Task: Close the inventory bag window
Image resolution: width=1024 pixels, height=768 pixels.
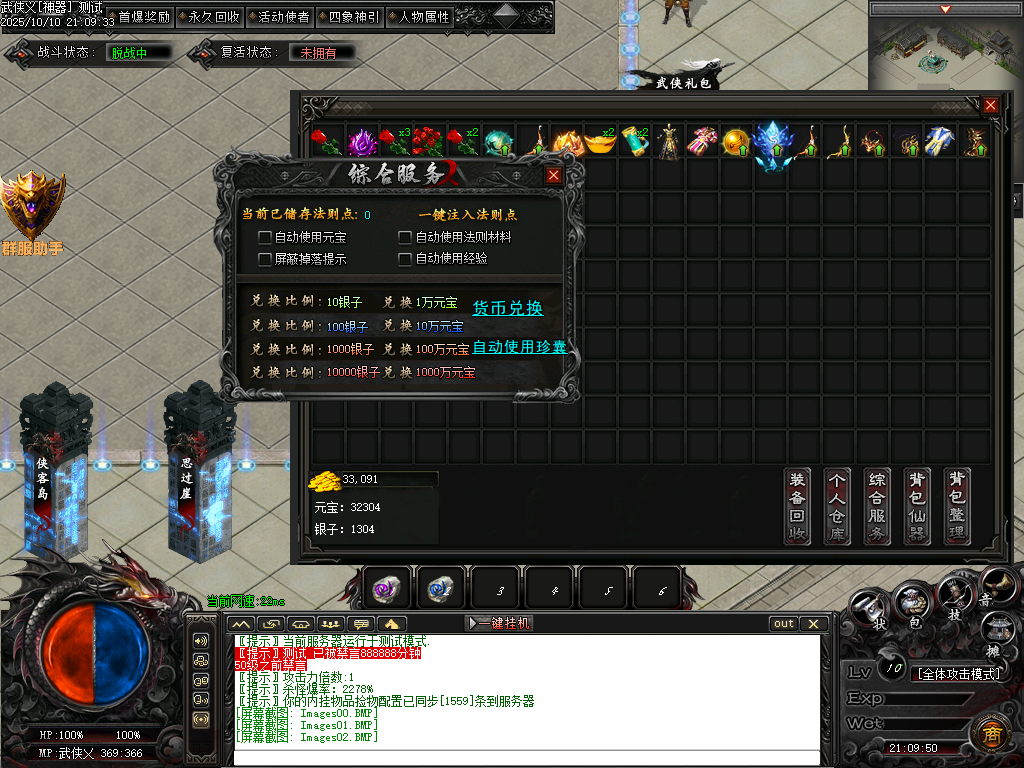Action: tap(990, 105)
